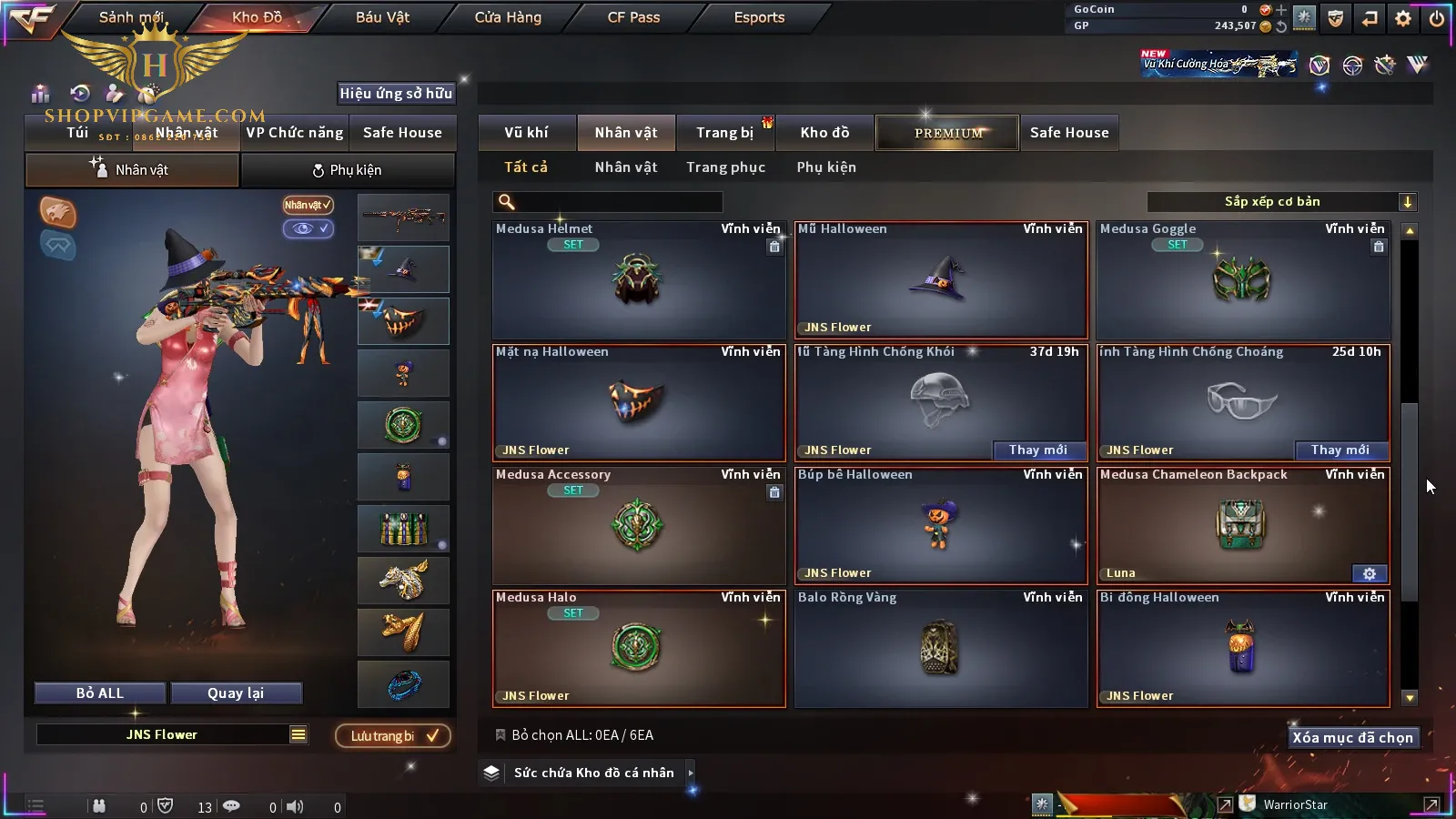1456x819 pixels.
Task: Unequip everything with Bỏ ALL
Action: point(100,693)
